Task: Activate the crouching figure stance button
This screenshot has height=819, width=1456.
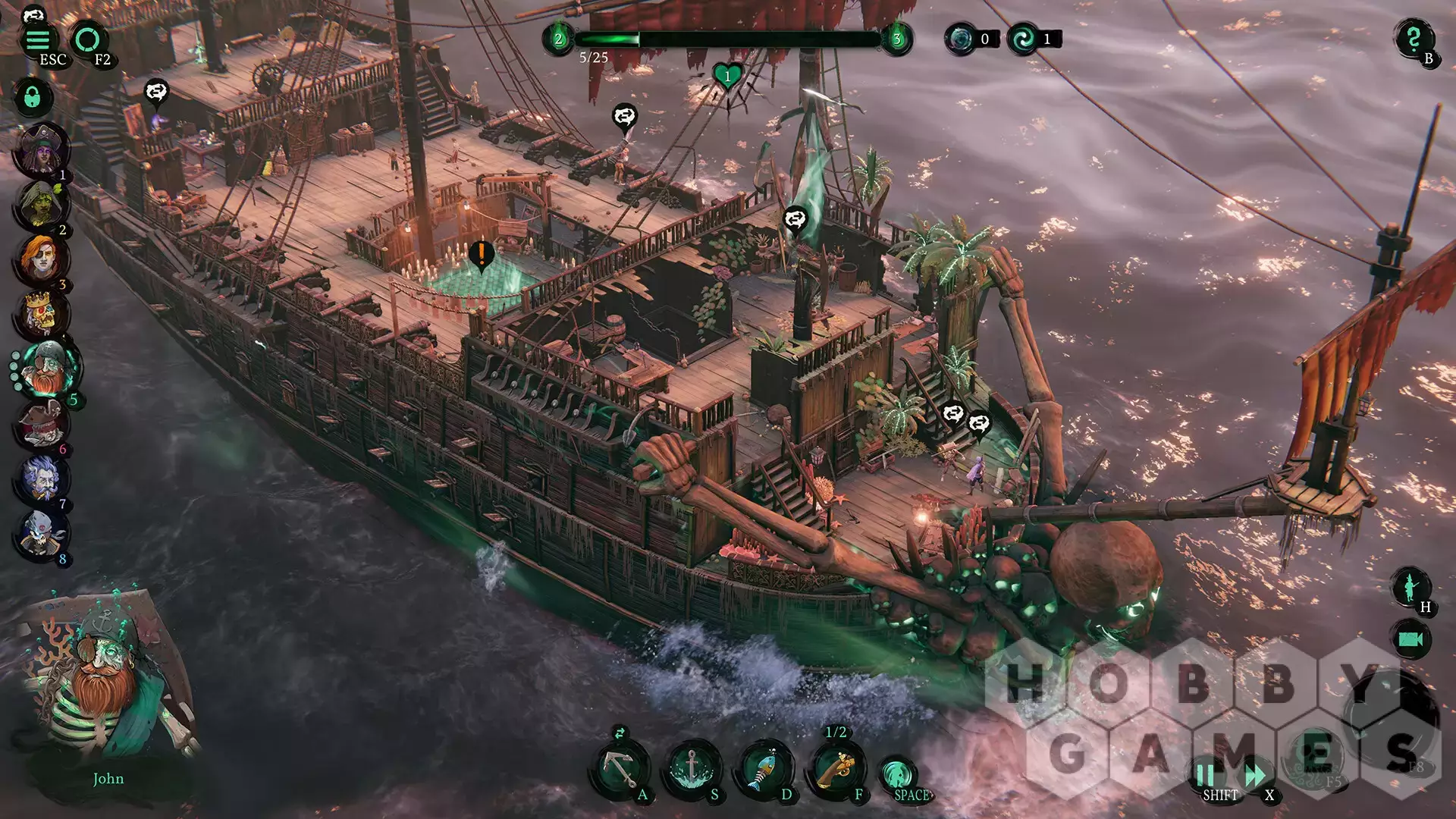Action: [x=899, y=775]
